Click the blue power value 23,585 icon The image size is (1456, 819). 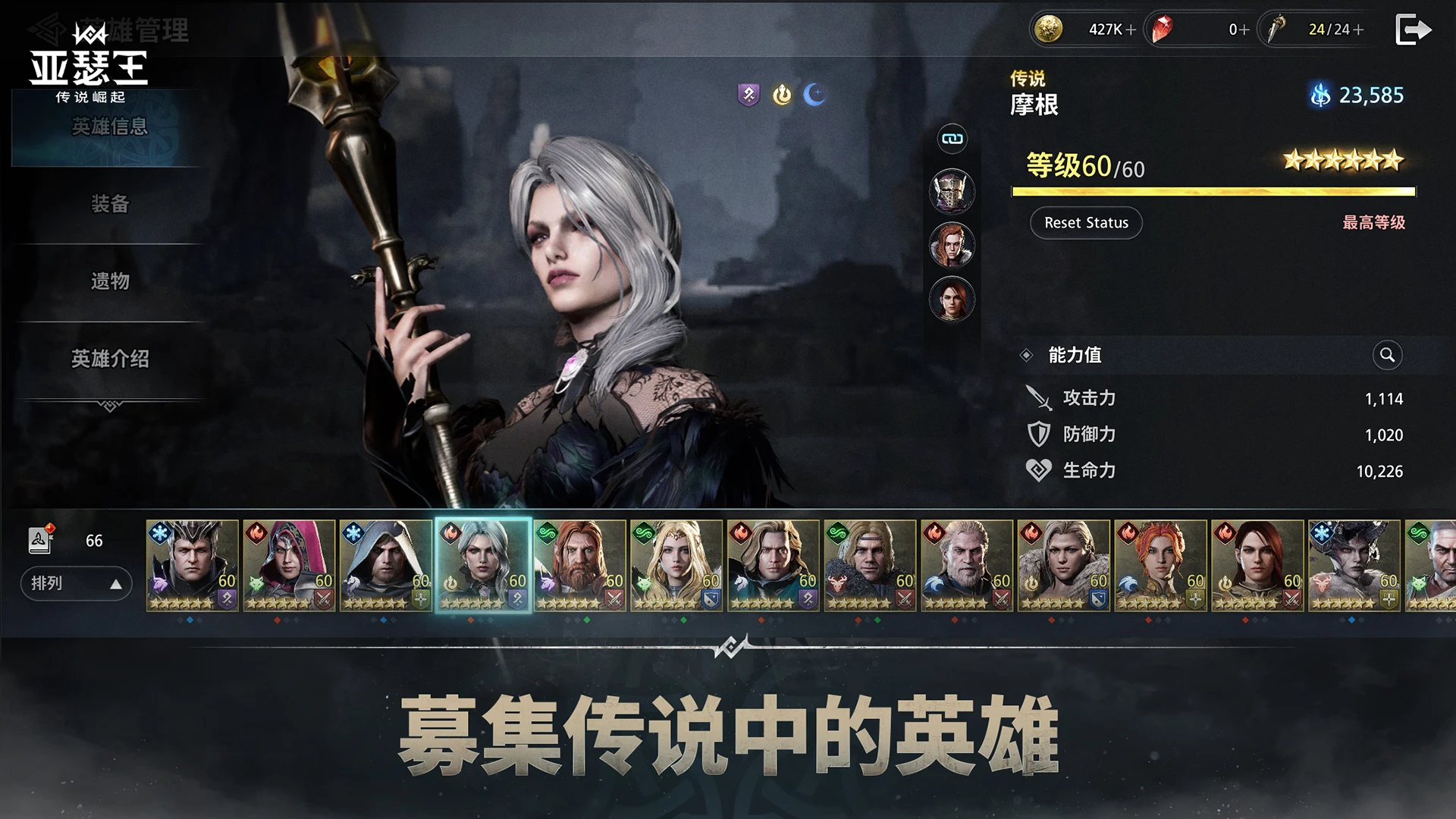1319,95
